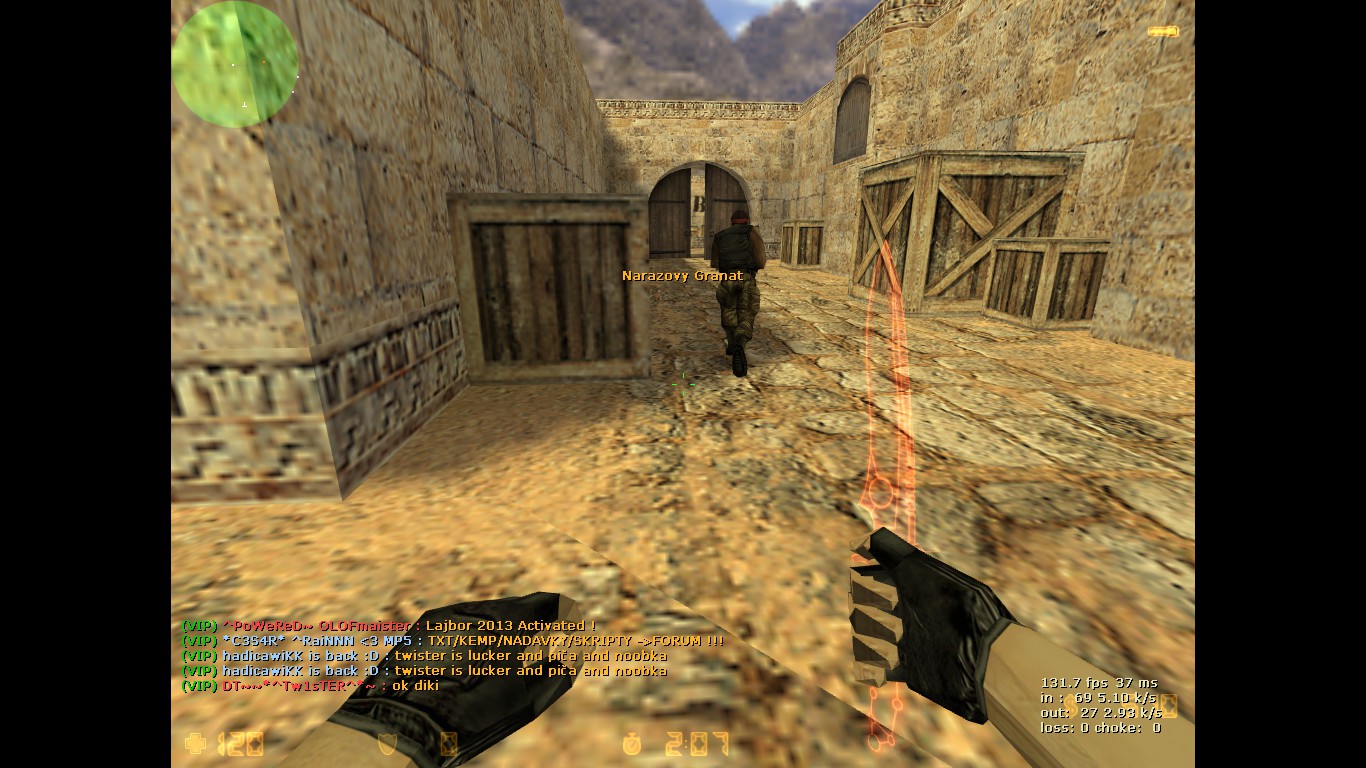This screenshot has height=768, width=1366.
Task: Select the flashlight battery indicator
Action: coord(1163,32)
